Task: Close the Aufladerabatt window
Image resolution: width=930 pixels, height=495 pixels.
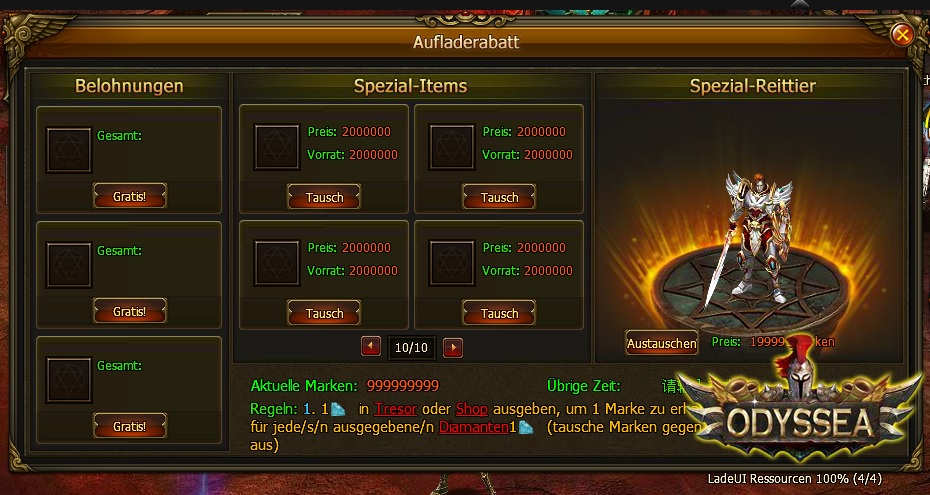Action: [902, 36]
